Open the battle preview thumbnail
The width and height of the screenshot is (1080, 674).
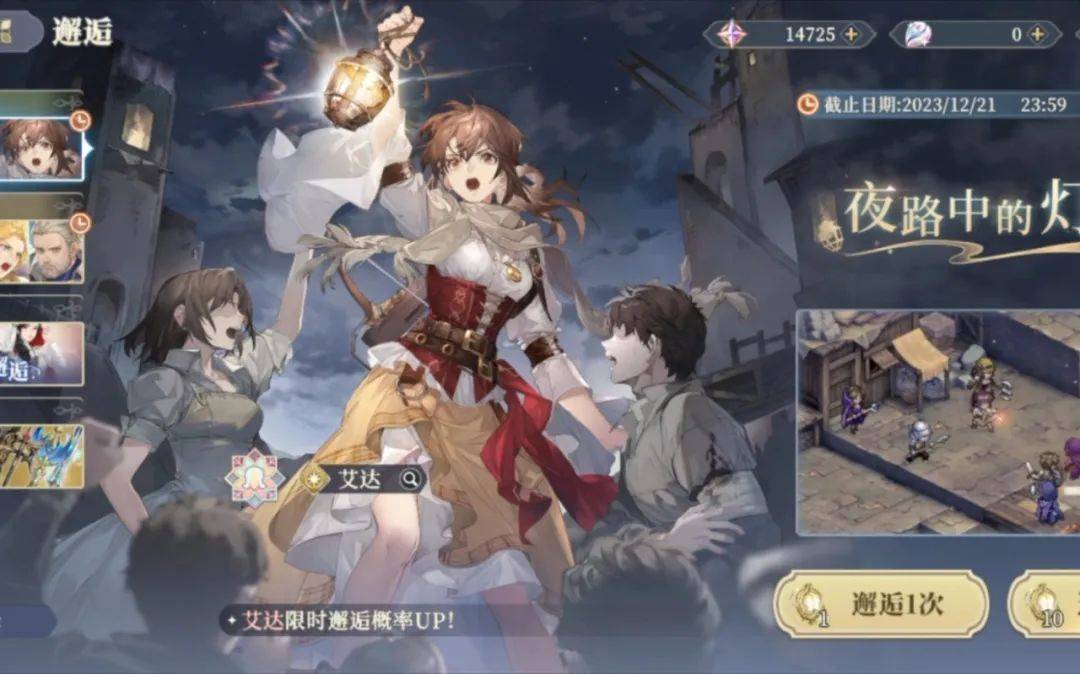click(x=938, y=421)
